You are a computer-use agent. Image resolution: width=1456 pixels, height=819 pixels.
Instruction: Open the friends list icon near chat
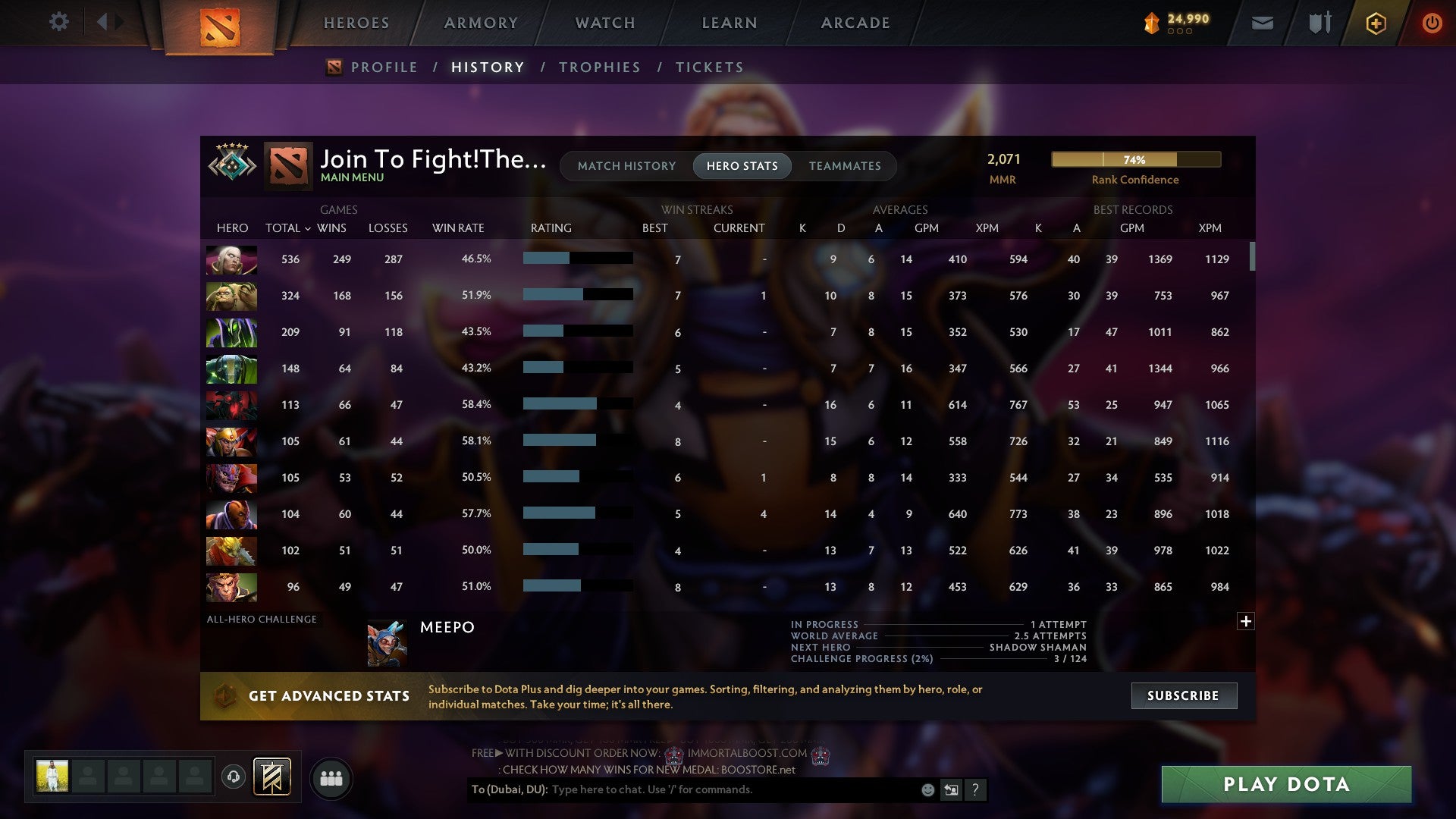(331, 777)
